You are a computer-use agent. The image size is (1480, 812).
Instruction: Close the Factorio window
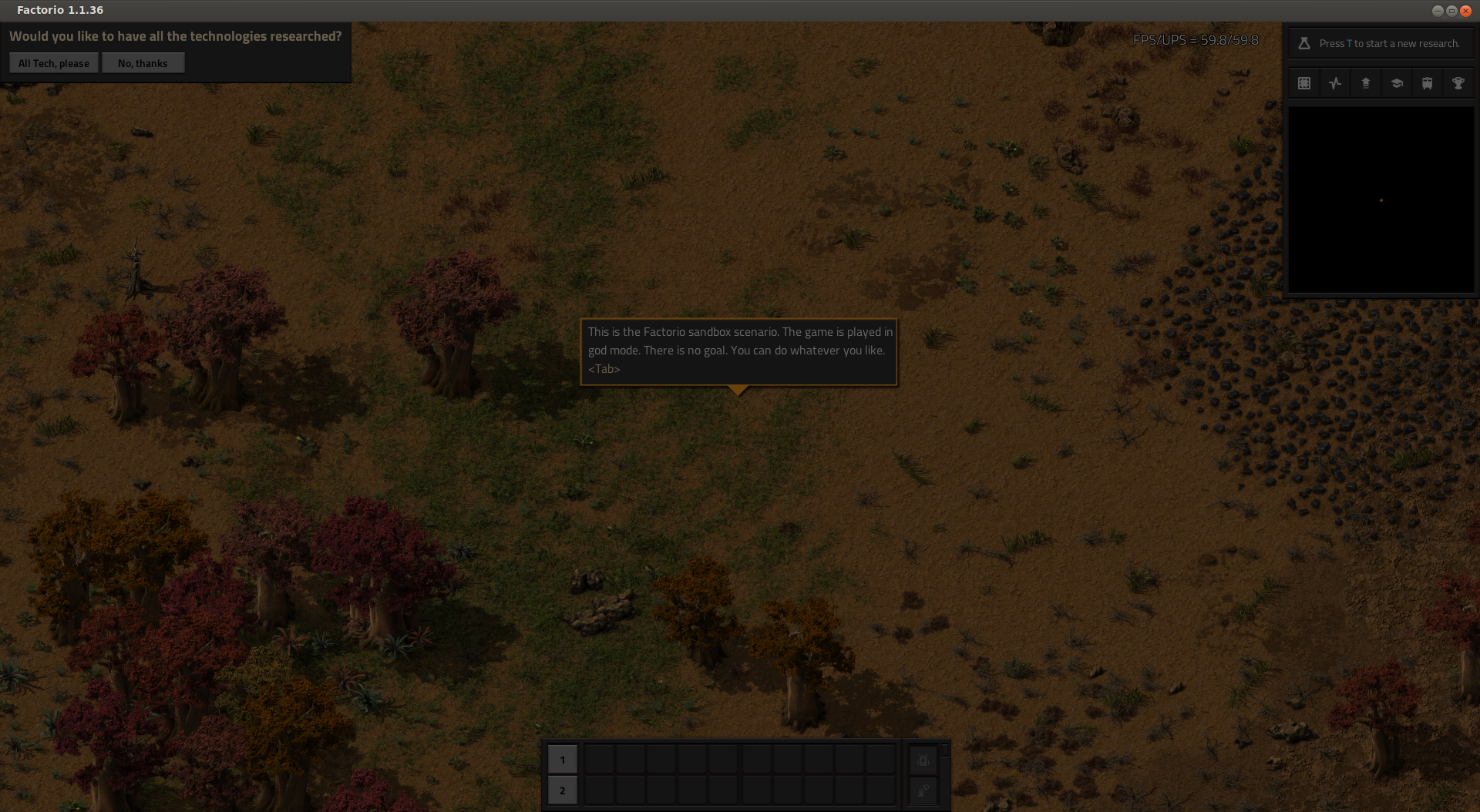coord(1465,11)
